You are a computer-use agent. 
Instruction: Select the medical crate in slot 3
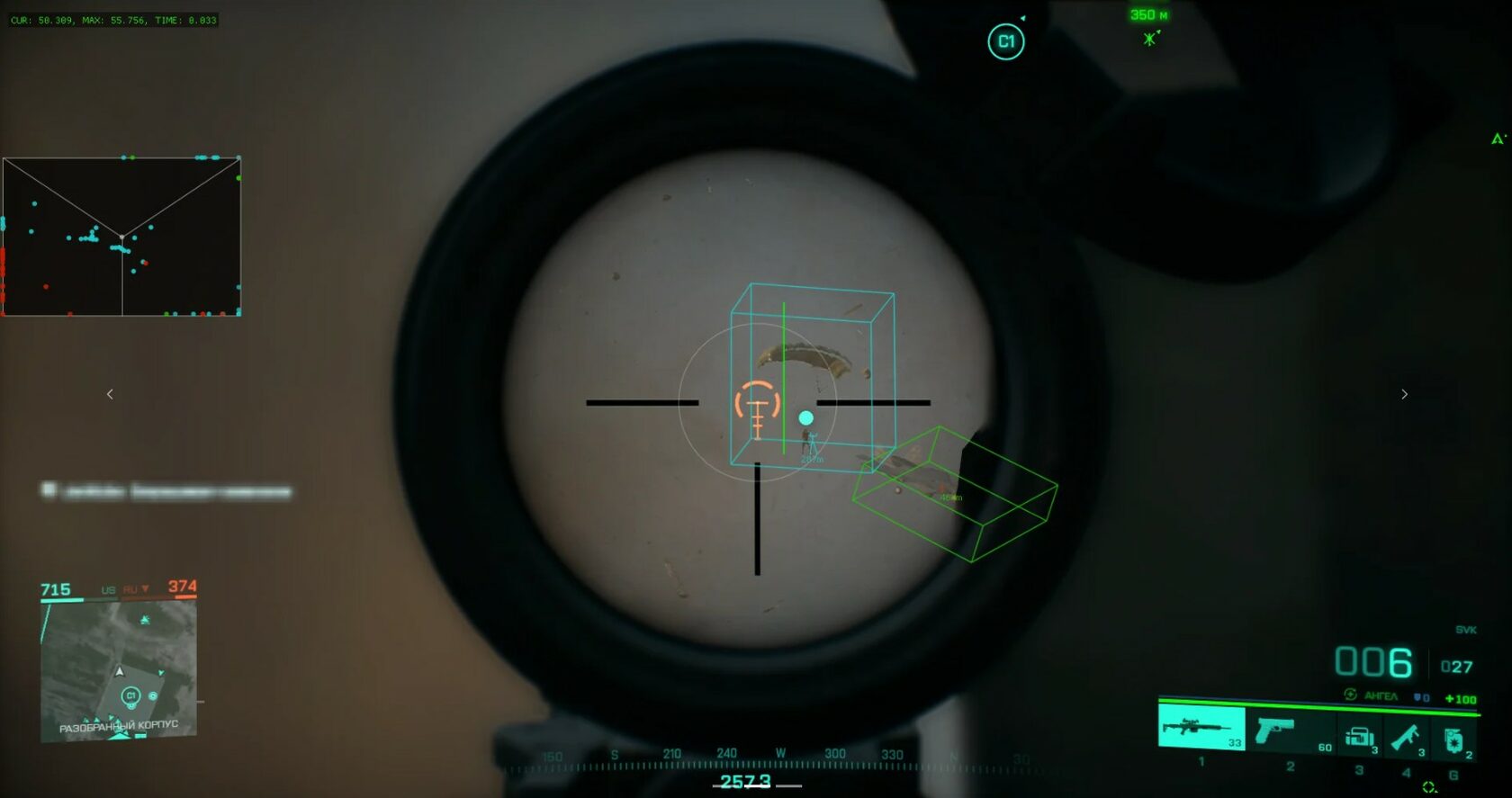click(x=1359, y=735)
